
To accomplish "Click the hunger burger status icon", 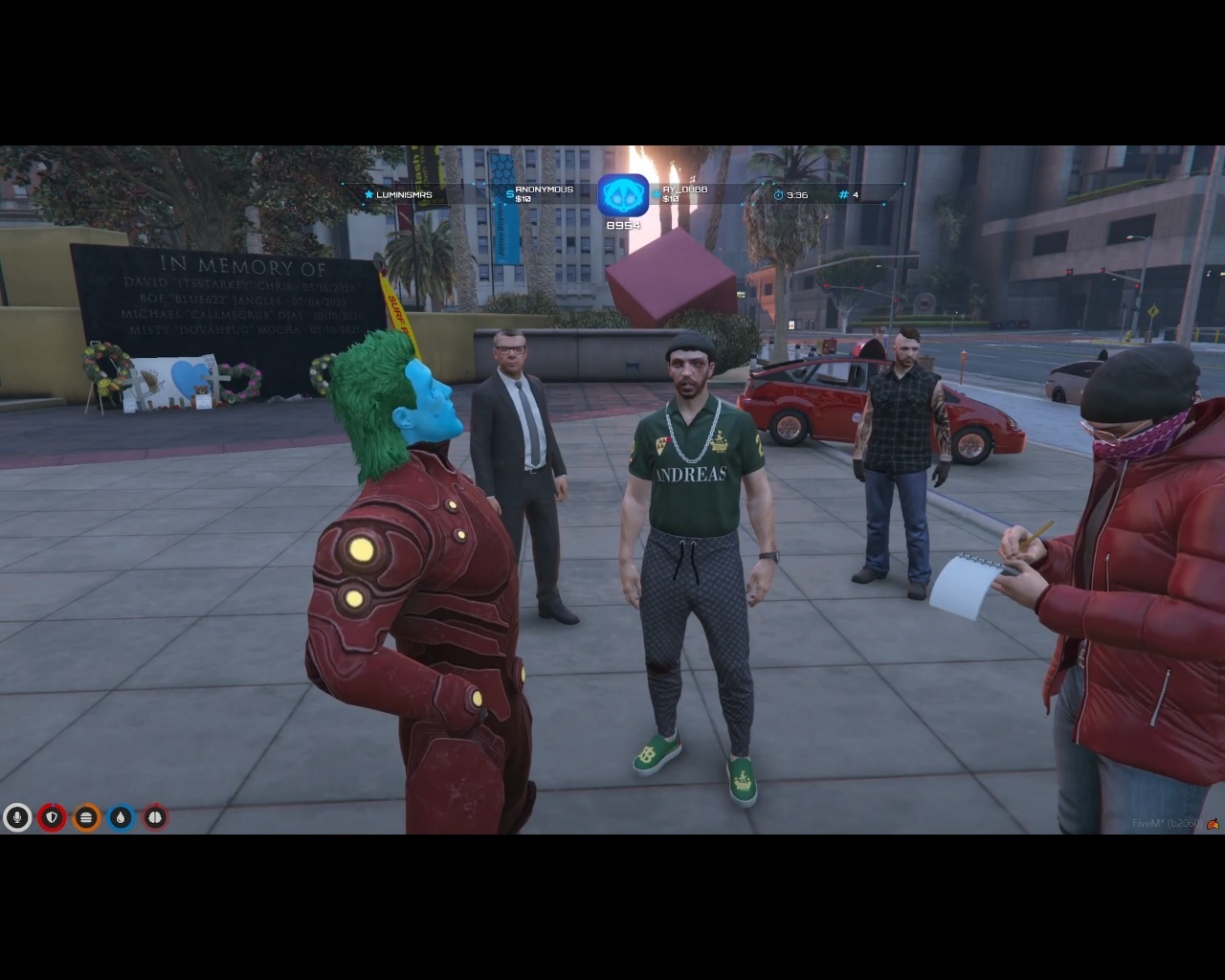I will (x=86, y=817).
